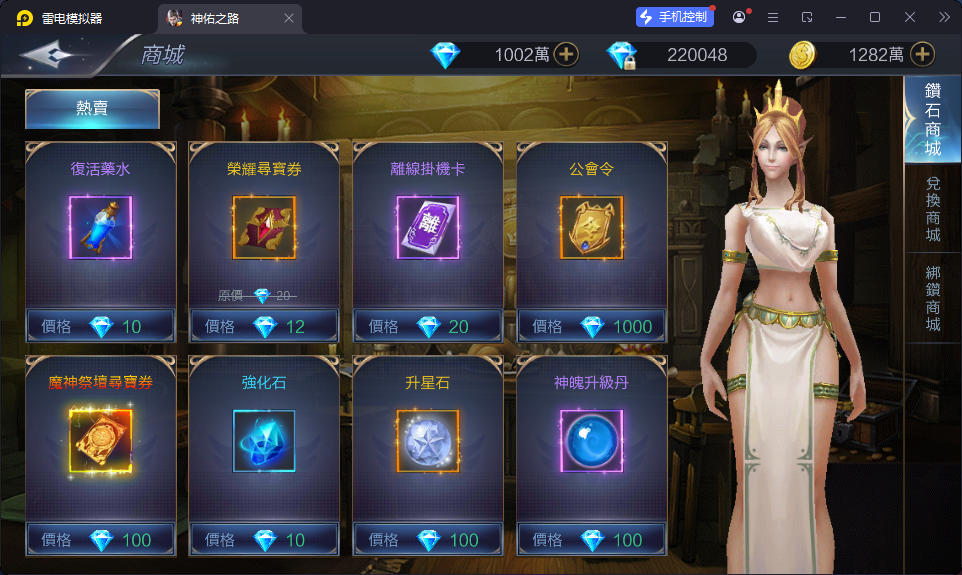The height and width of the screenshot is (575, 962).
Task: Select the 復活藥水 potion item
Action: pyautogui.click(x=100, y=228)
